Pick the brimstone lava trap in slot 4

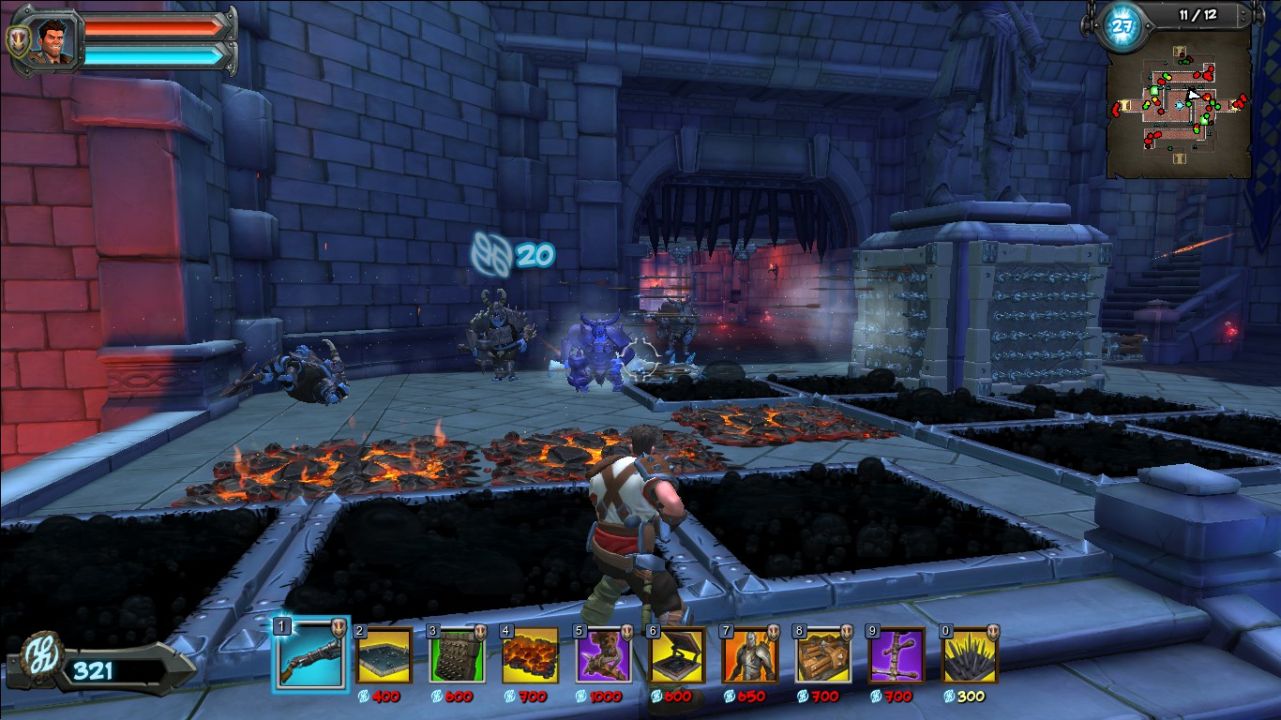click(x=530, y=656)
